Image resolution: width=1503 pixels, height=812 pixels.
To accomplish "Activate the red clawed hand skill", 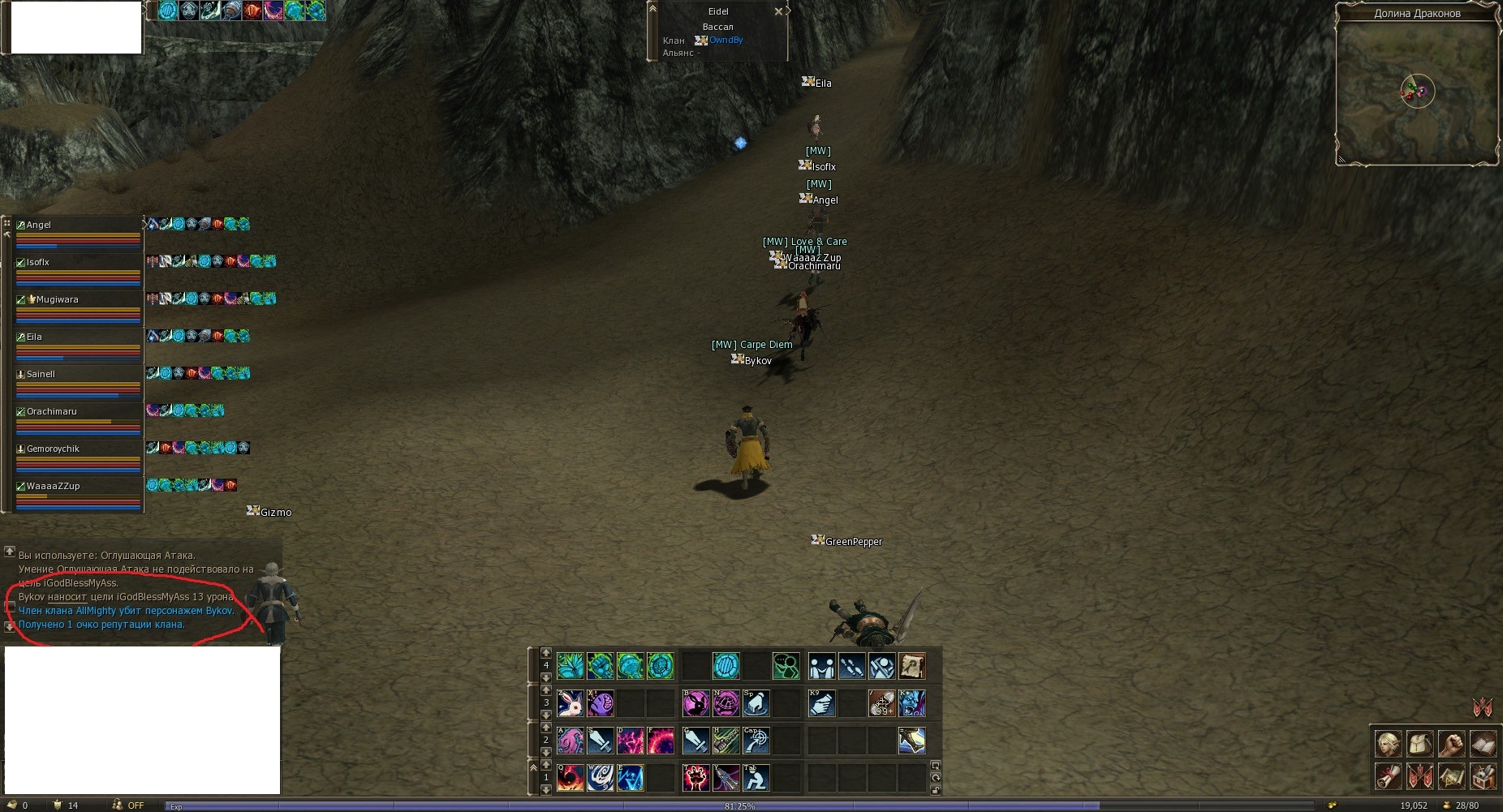I will [x=696, y=778].
